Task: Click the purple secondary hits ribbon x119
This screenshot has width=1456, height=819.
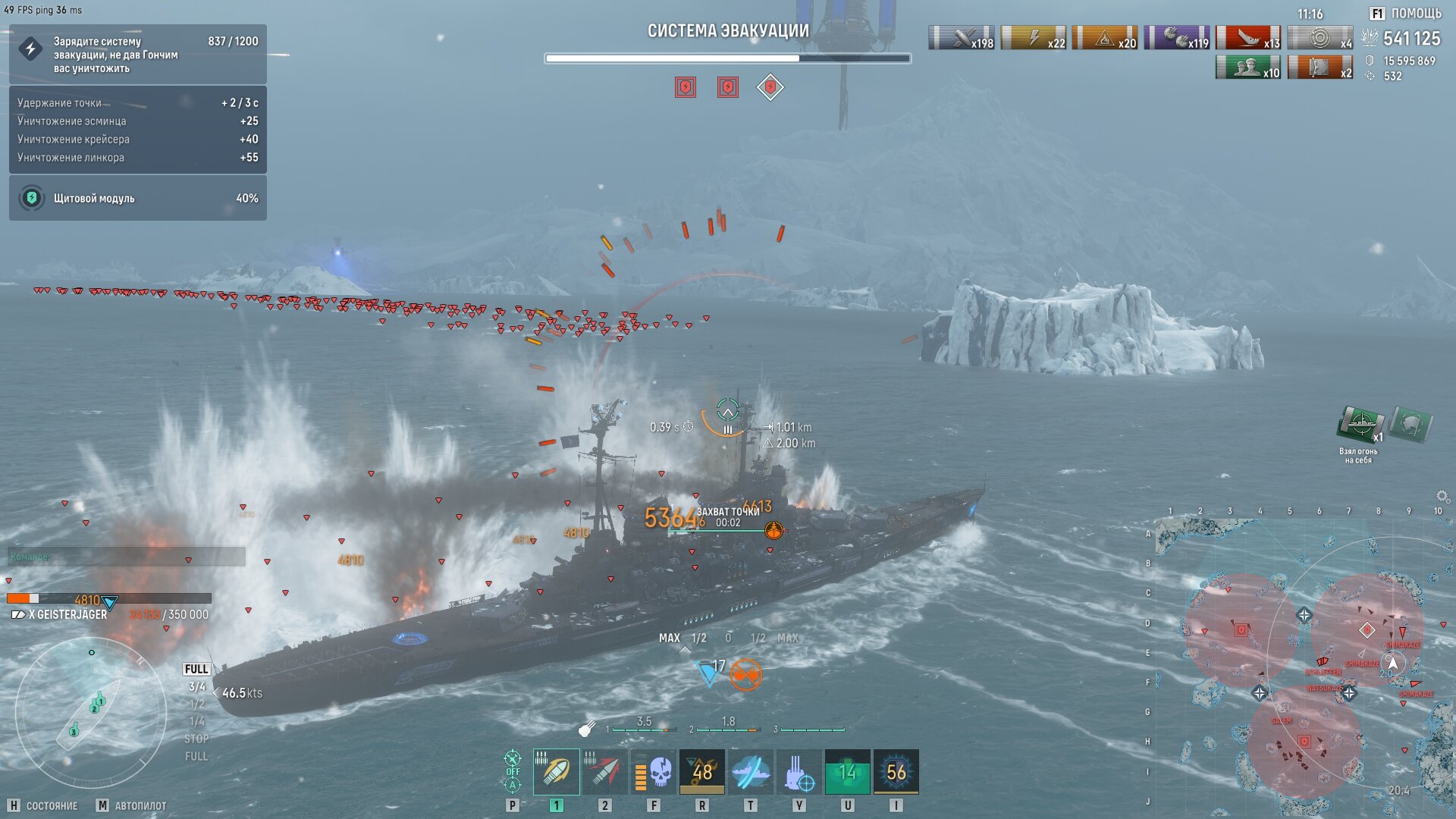Action: point(1177,38)
